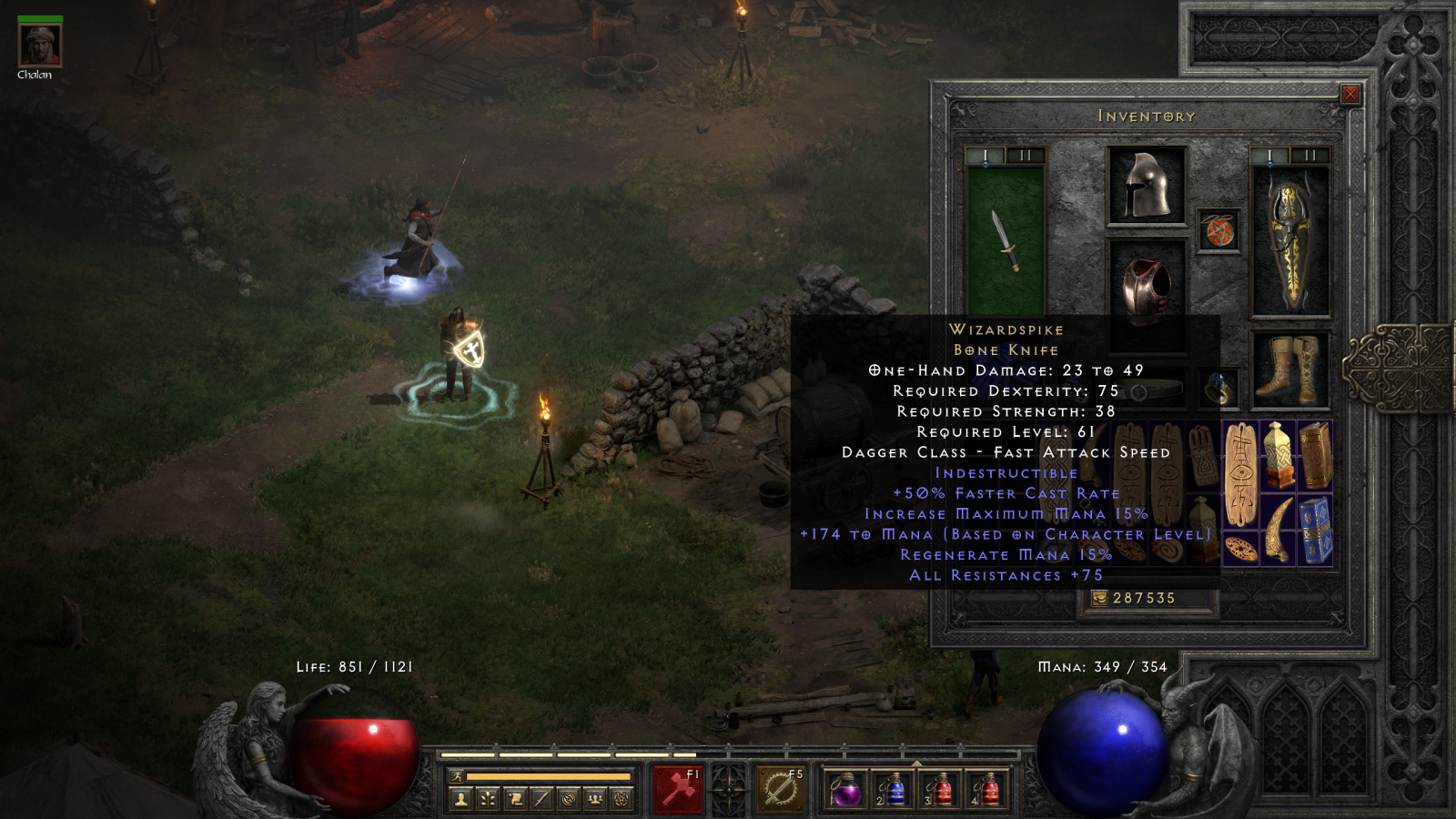
Task: Pick up the blue tome
Action: tap(1315, 531)
